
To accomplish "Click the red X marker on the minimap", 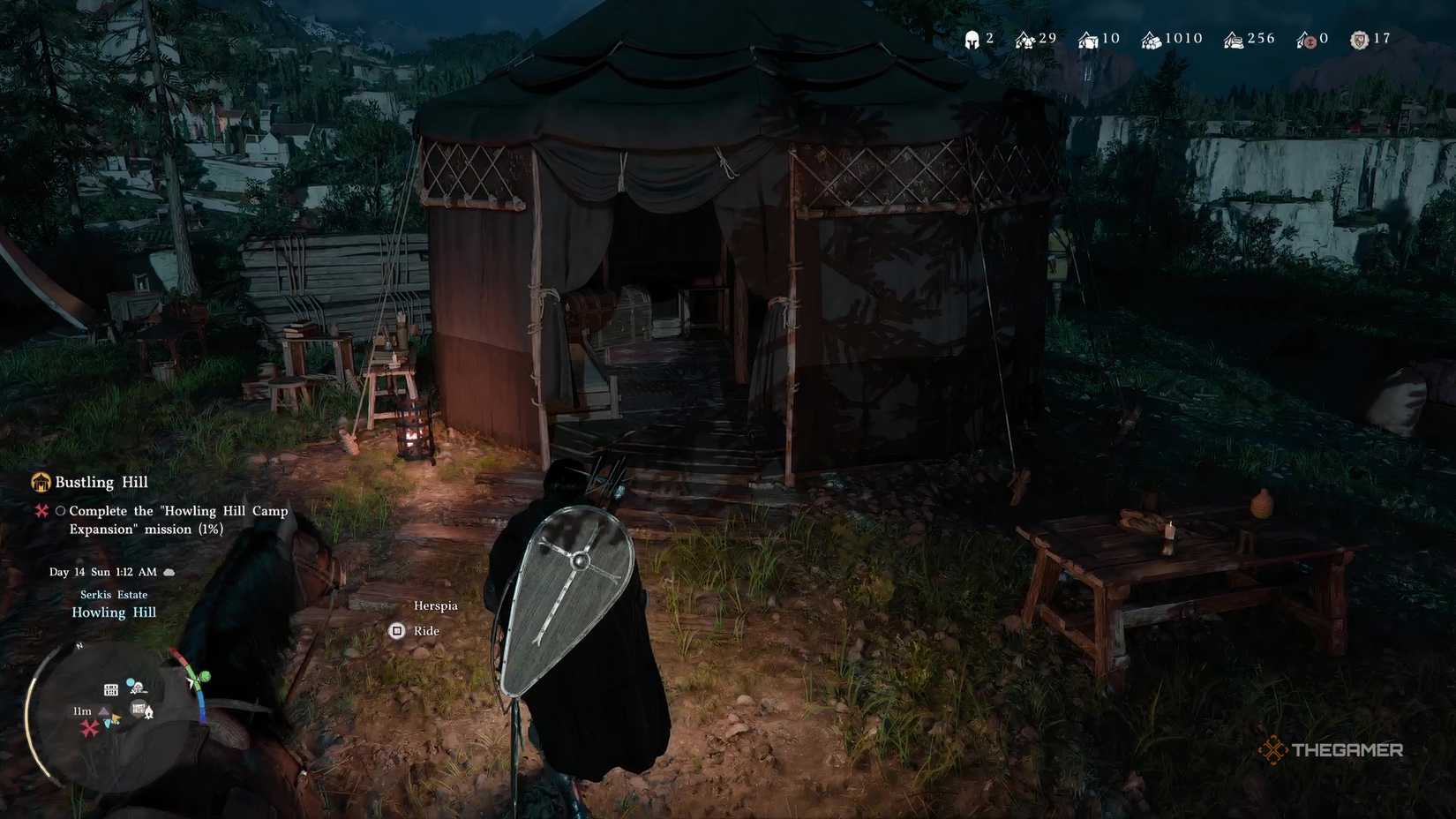I will pos(89,727).
